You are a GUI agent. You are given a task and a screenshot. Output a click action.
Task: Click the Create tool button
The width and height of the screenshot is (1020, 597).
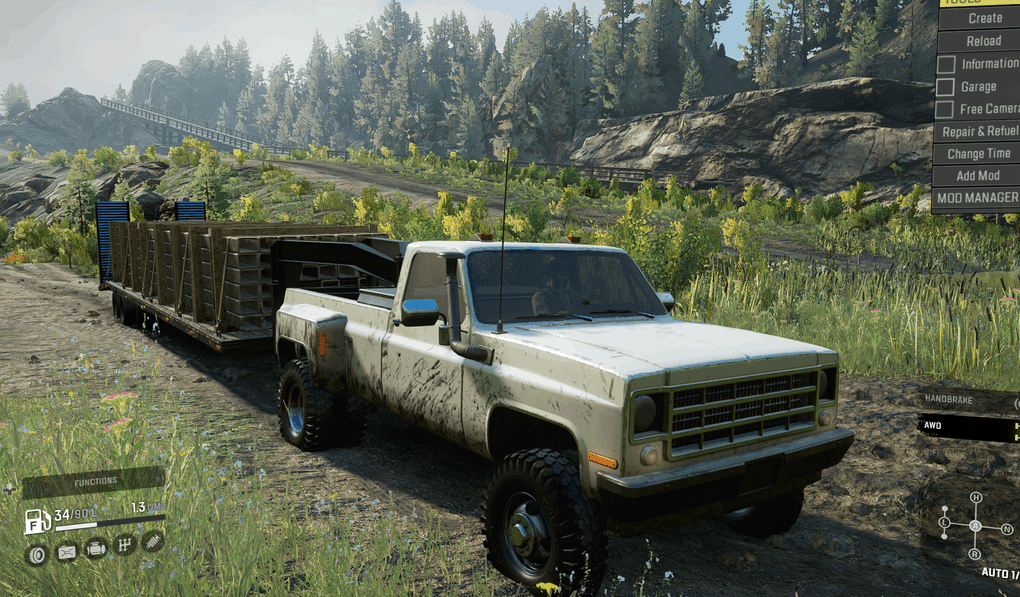pos(984,18)
